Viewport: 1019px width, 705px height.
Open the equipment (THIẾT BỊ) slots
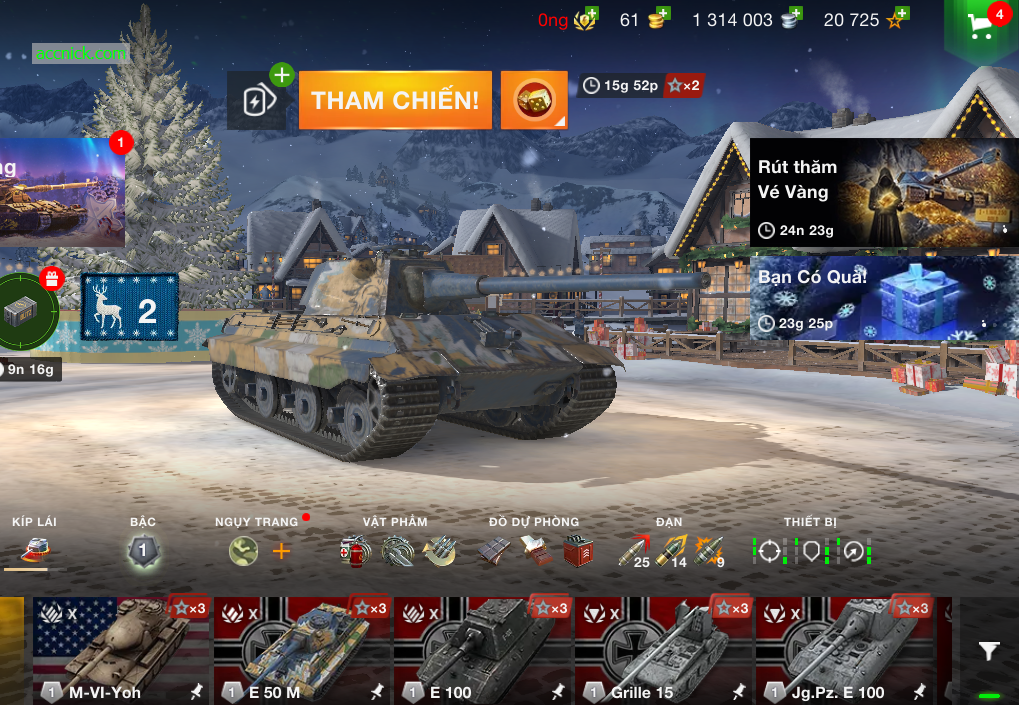pos(811,551)
